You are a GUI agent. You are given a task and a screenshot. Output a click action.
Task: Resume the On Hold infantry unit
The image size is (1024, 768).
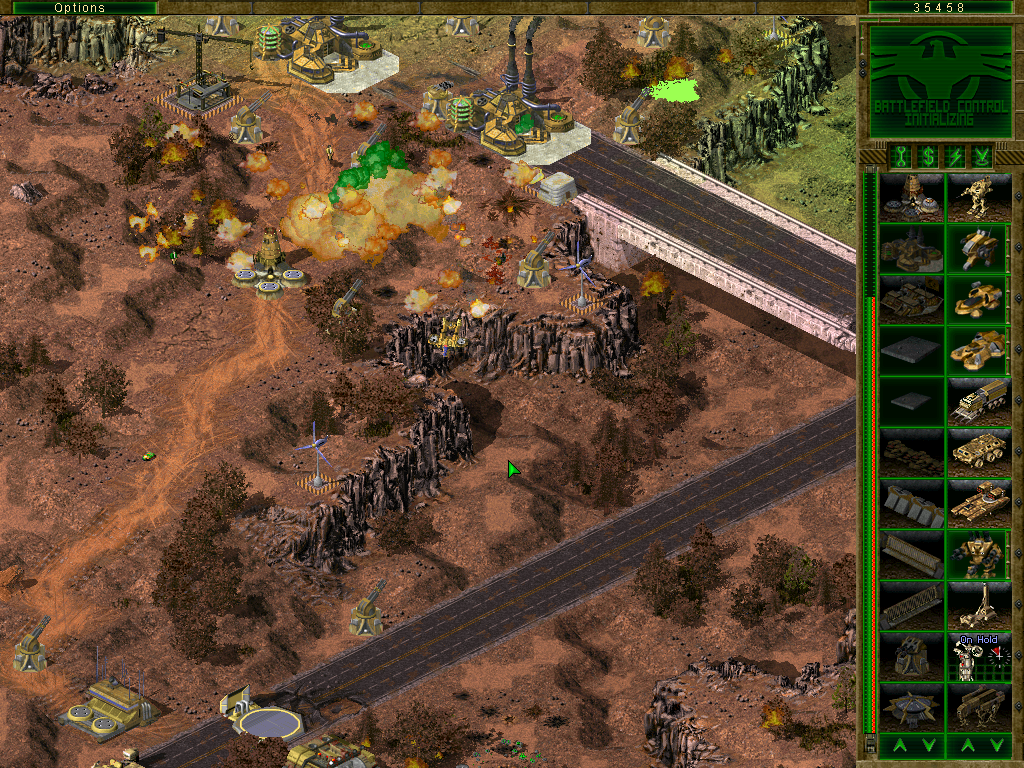pyautogui.click(x=980, y=656)
